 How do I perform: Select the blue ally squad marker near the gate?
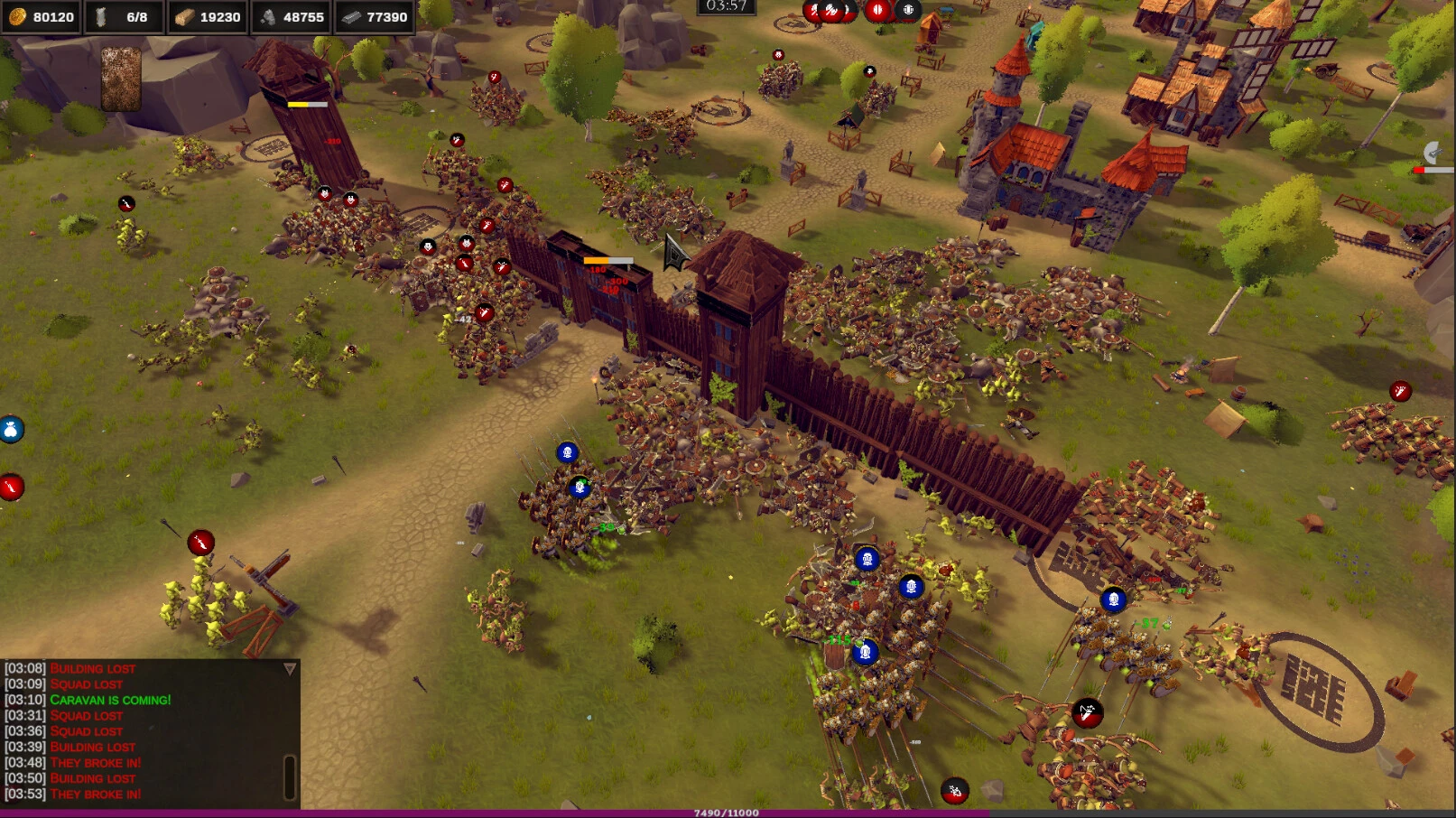[x=565, y=452]
